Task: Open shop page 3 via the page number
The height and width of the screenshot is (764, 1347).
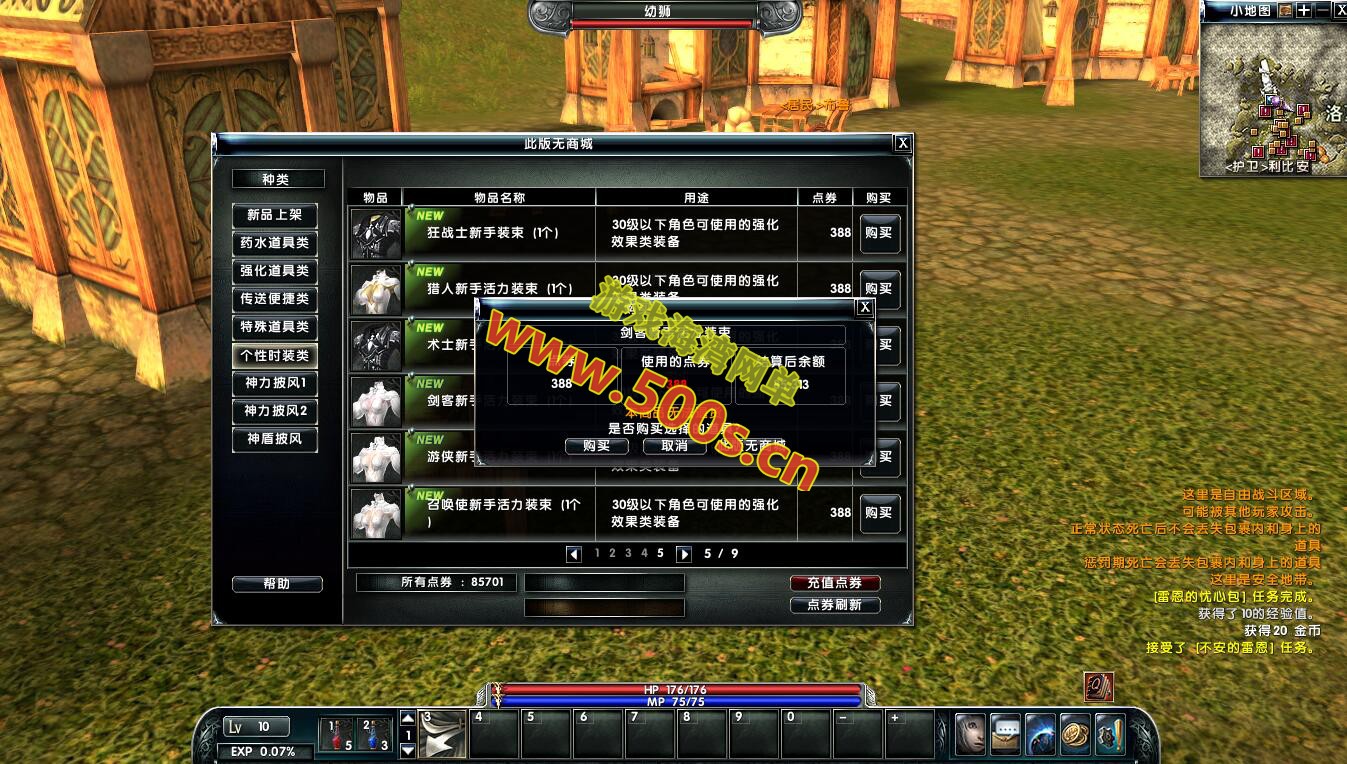Action: click(x=628, y=553)
